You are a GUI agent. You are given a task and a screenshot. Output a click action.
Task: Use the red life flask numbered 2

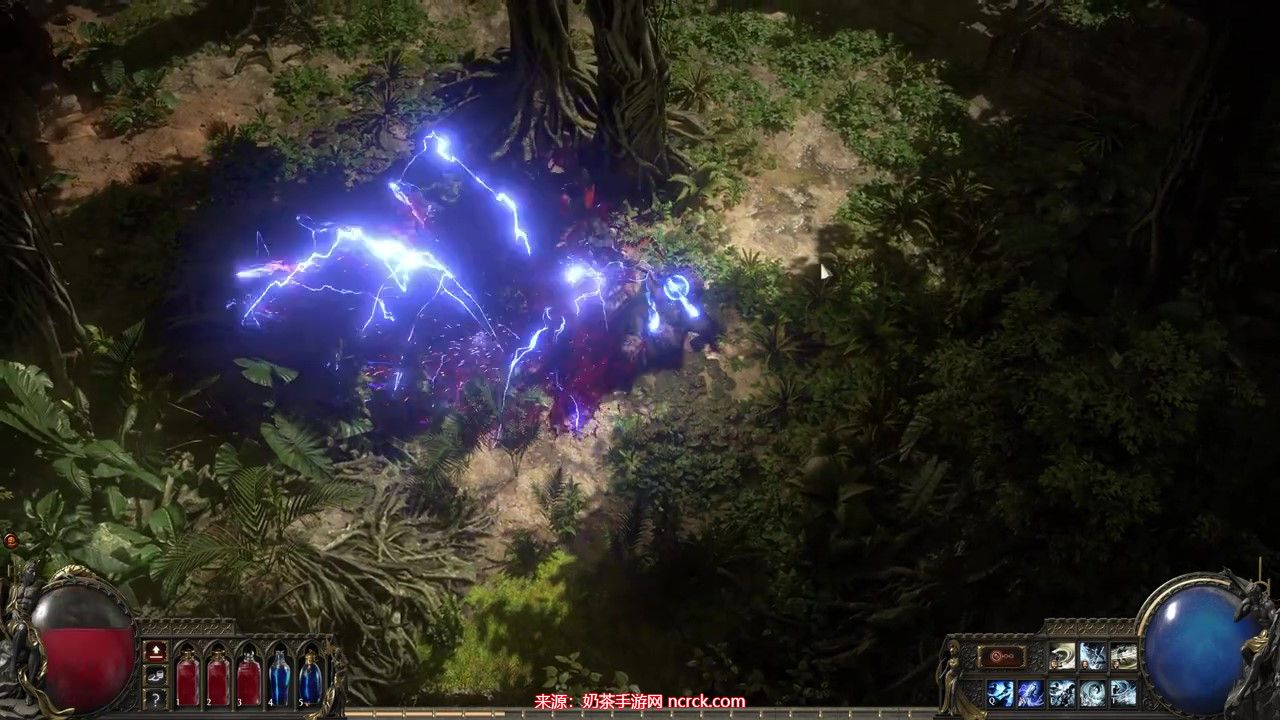click(x=218, y=677)
